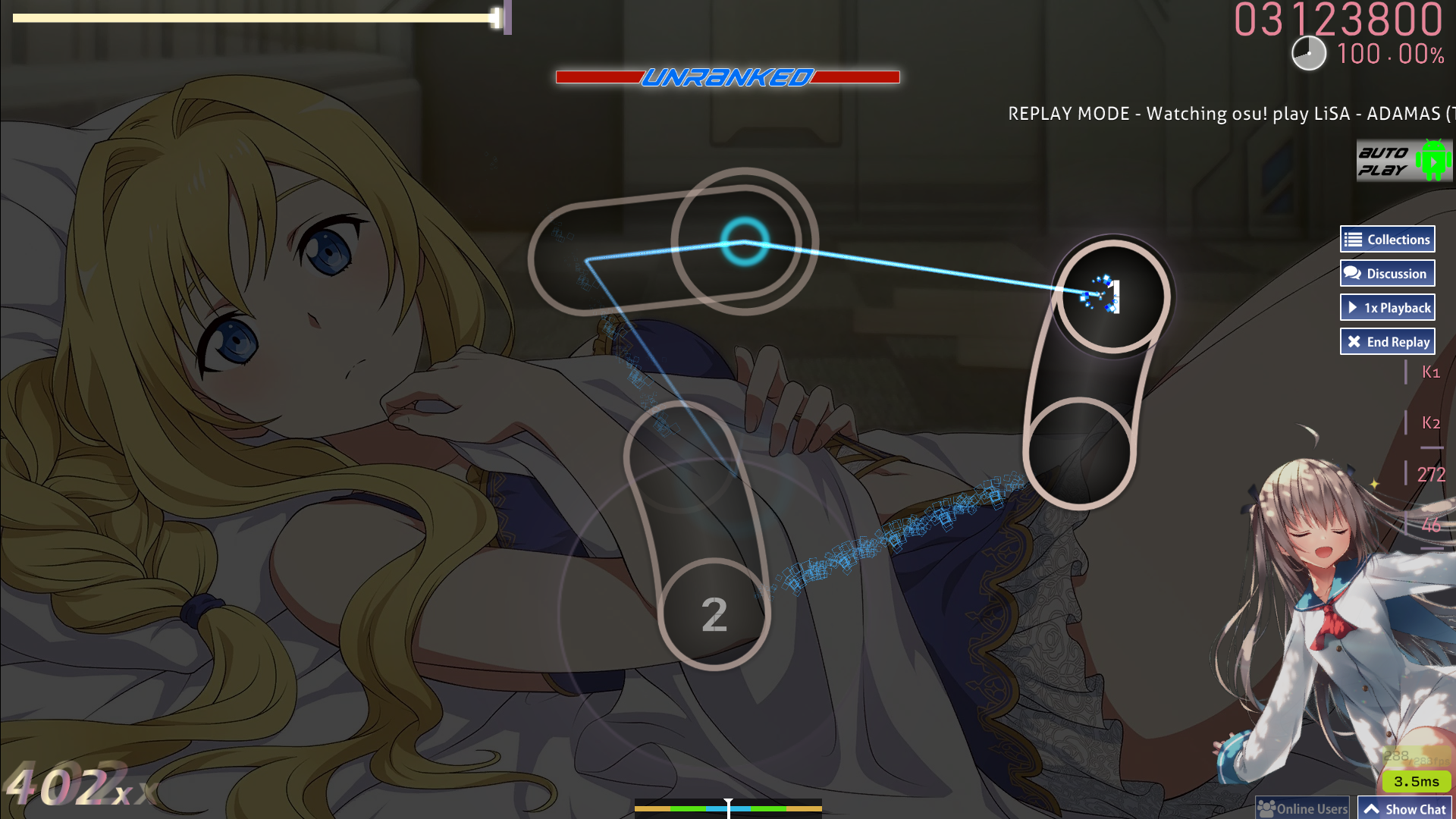The height and width of the screenshot is (819, 1456).
Task: Toggle the Online Users panel
Action: coord(1302,807)
